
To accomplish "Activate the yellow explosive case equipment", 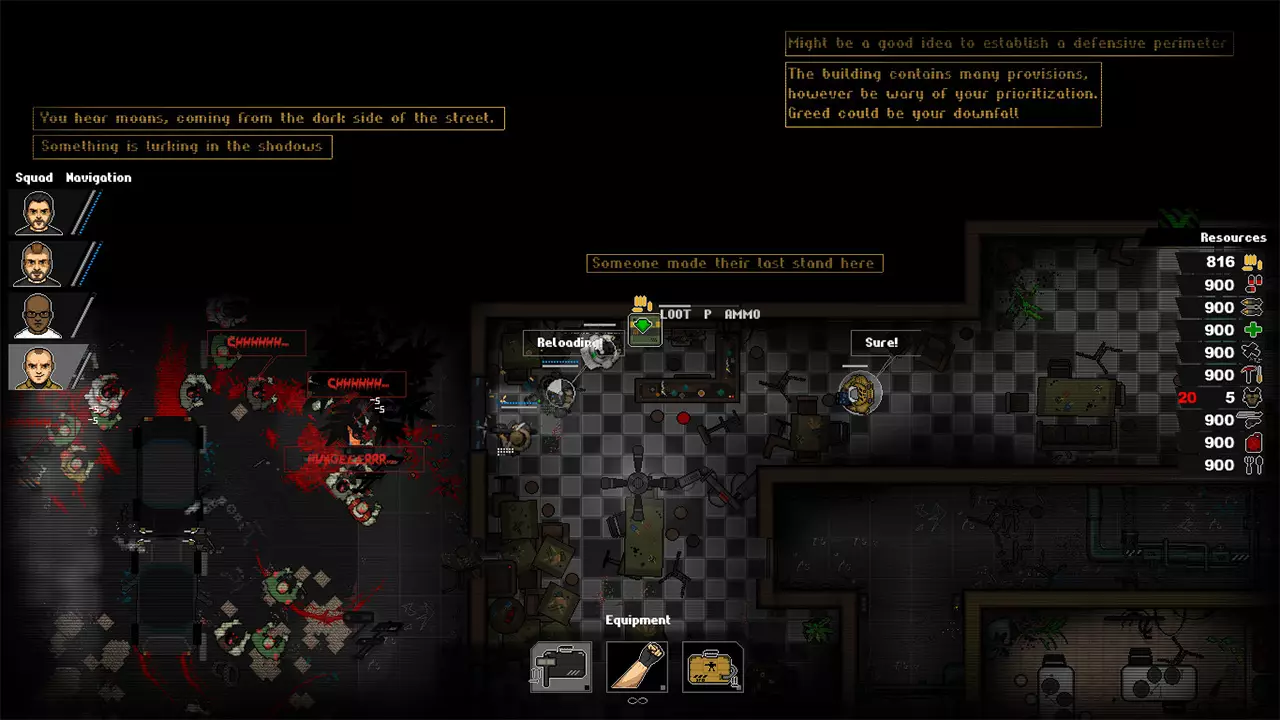I will pyautogui.click(x=712, y=667).
